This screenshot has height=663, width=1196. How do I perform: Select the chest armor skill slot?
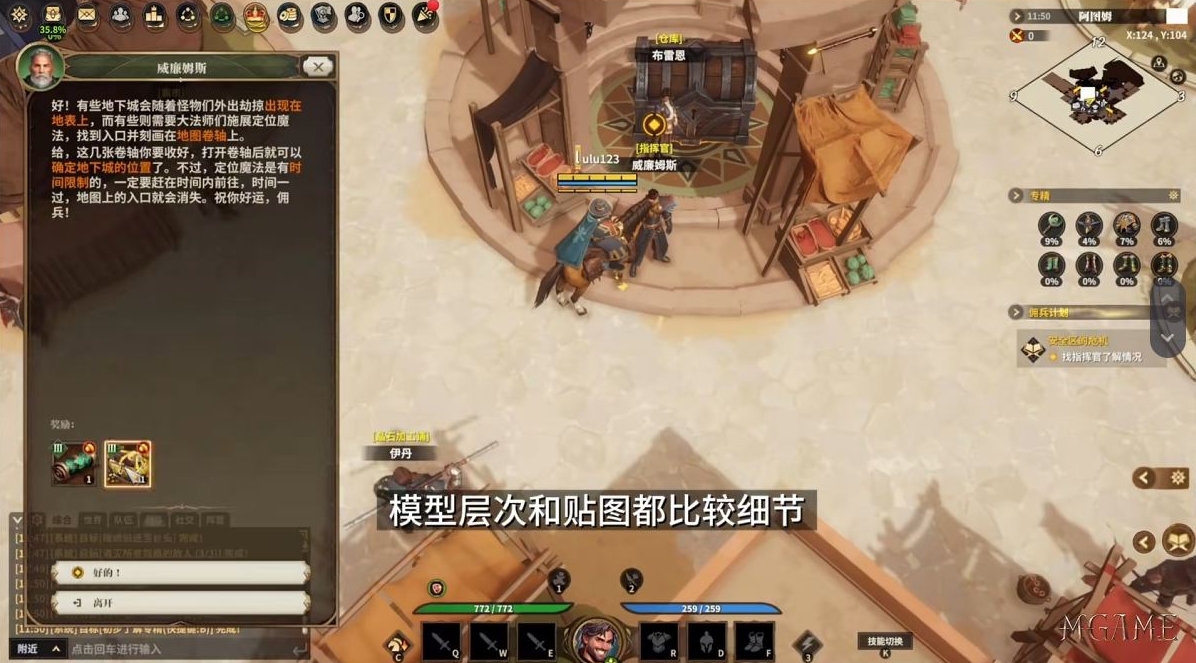point(658,641)
